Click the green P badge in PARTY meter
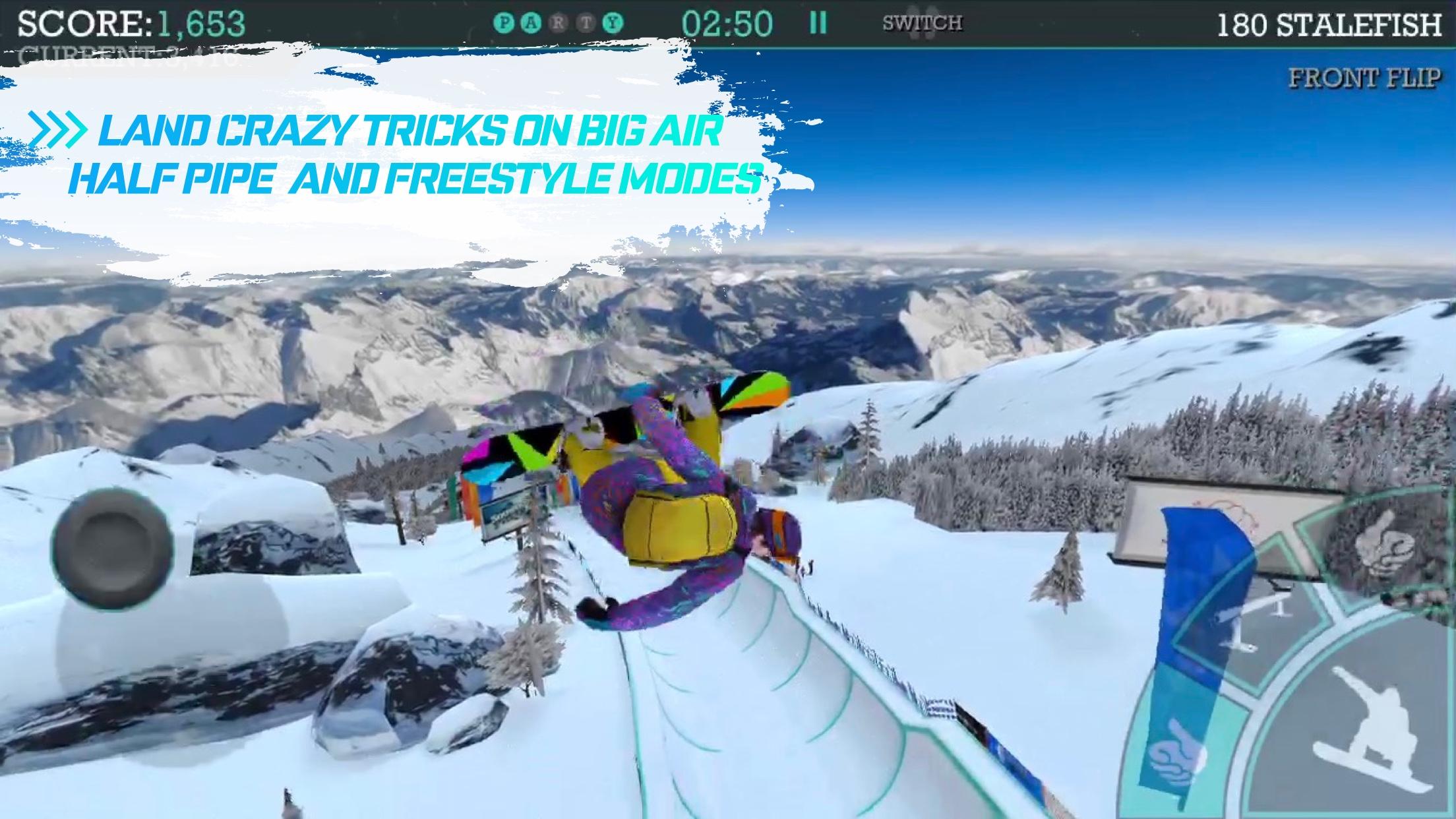Image resolution: width=1456 pixels, height=819 pixels. click(x=504, y=21)
